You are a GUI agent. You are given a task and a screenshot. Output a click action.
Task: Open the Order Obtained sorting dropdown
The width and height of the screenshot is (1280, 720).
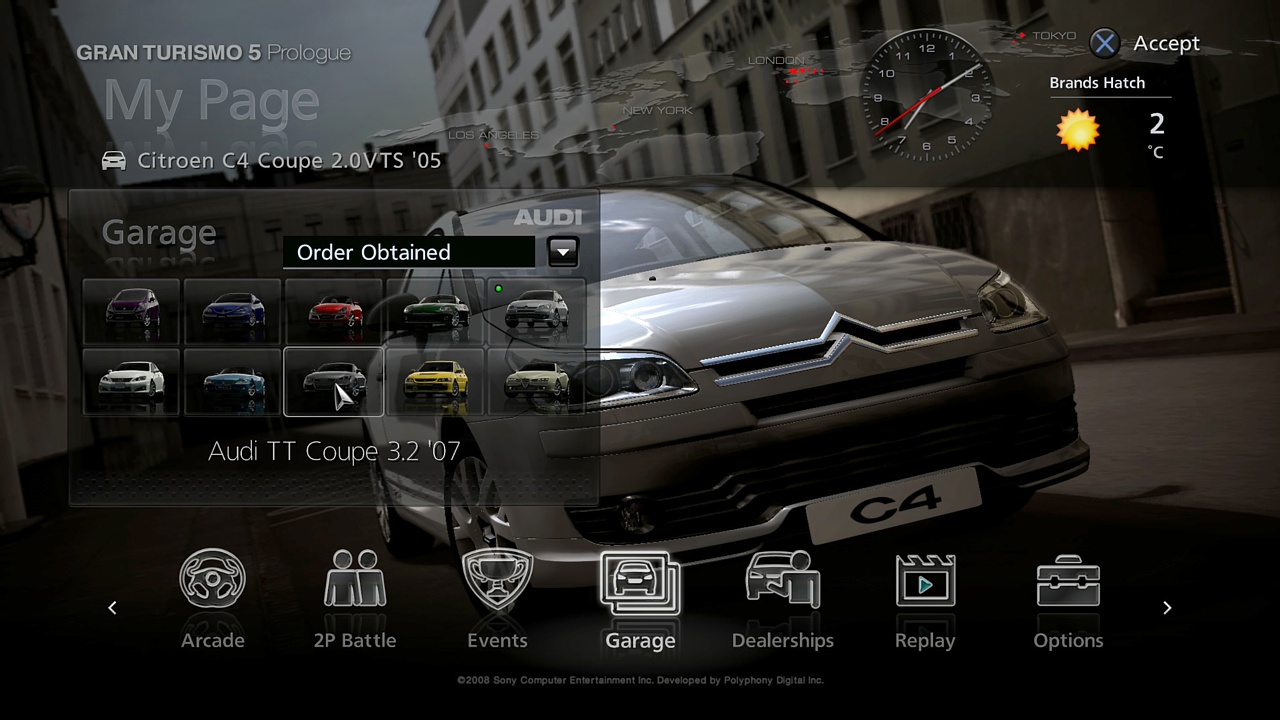coord(408,252)
